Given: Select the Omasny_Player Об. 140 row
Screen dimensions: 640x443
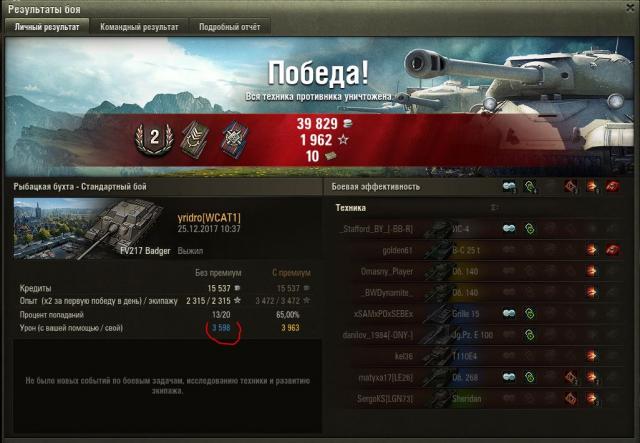Looking at the screenshot, I should point(420,271).
